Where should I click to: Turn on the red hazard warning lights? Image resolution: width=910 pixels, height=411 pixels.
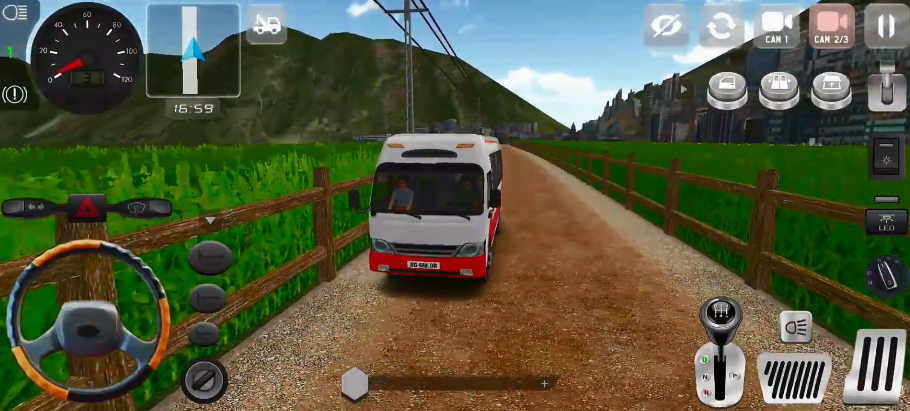tap(87, 208)
